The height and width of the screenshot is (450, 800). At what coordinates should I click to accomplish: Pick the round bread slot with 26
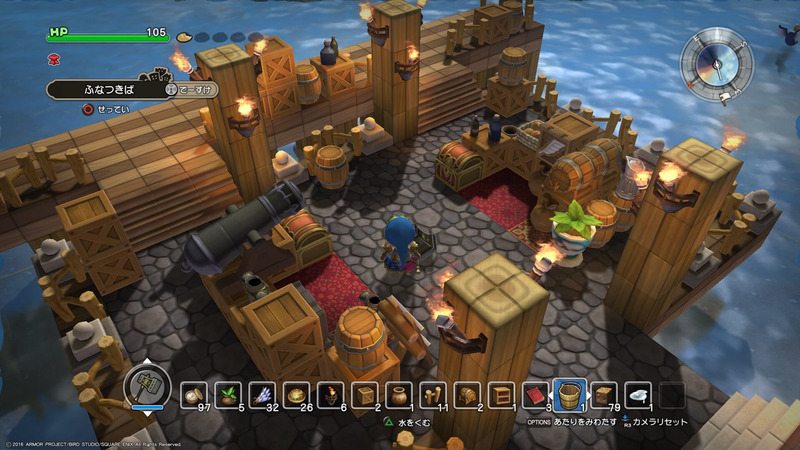pyautogui.click(x=296, y=395)
